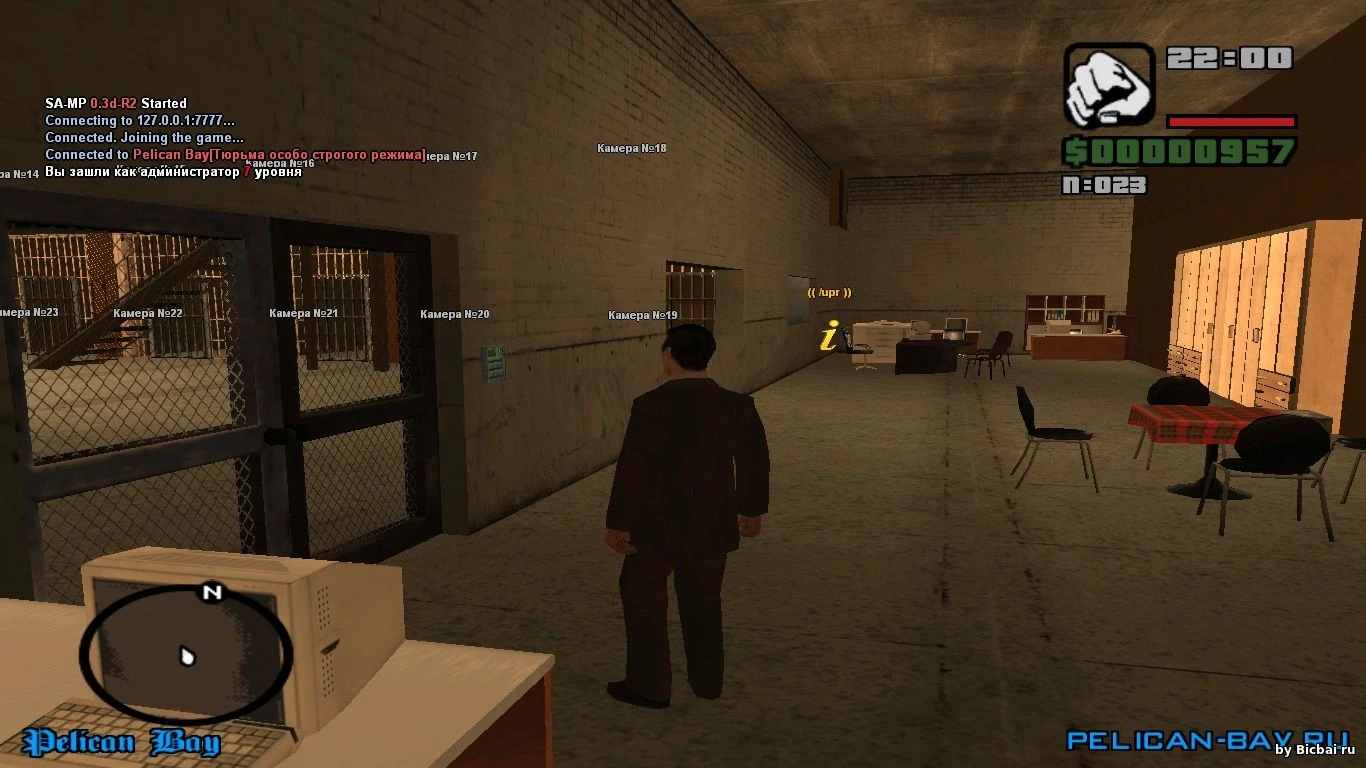Click the fist weapon icon
The width and height of the screenshot is (1366, 768).
pyautogui.click(x=1108, y=85)
